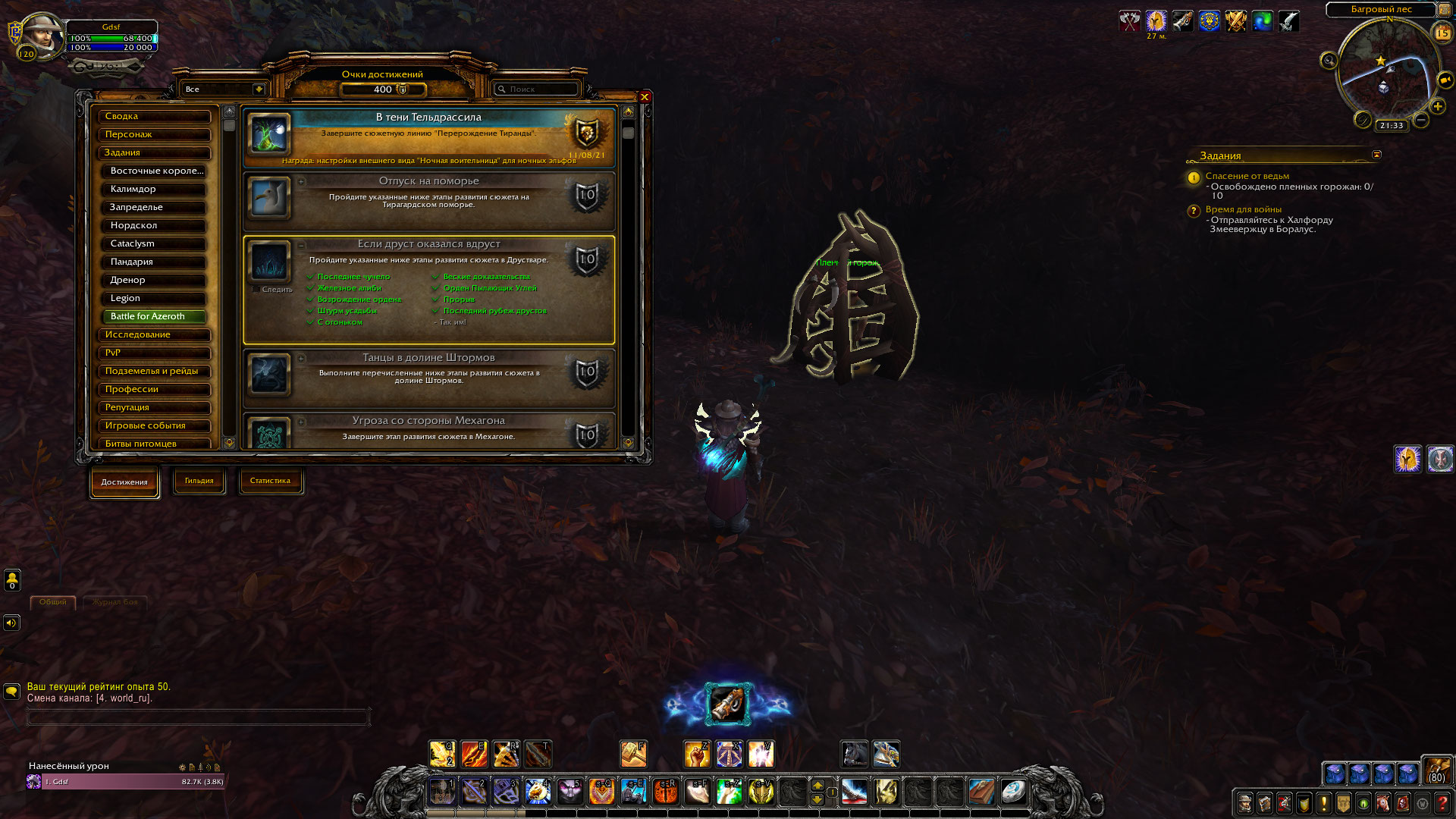Use the extra action button with hammer icon
The width and height of the screenshot is (1456, 819).
tap(728, 704)
